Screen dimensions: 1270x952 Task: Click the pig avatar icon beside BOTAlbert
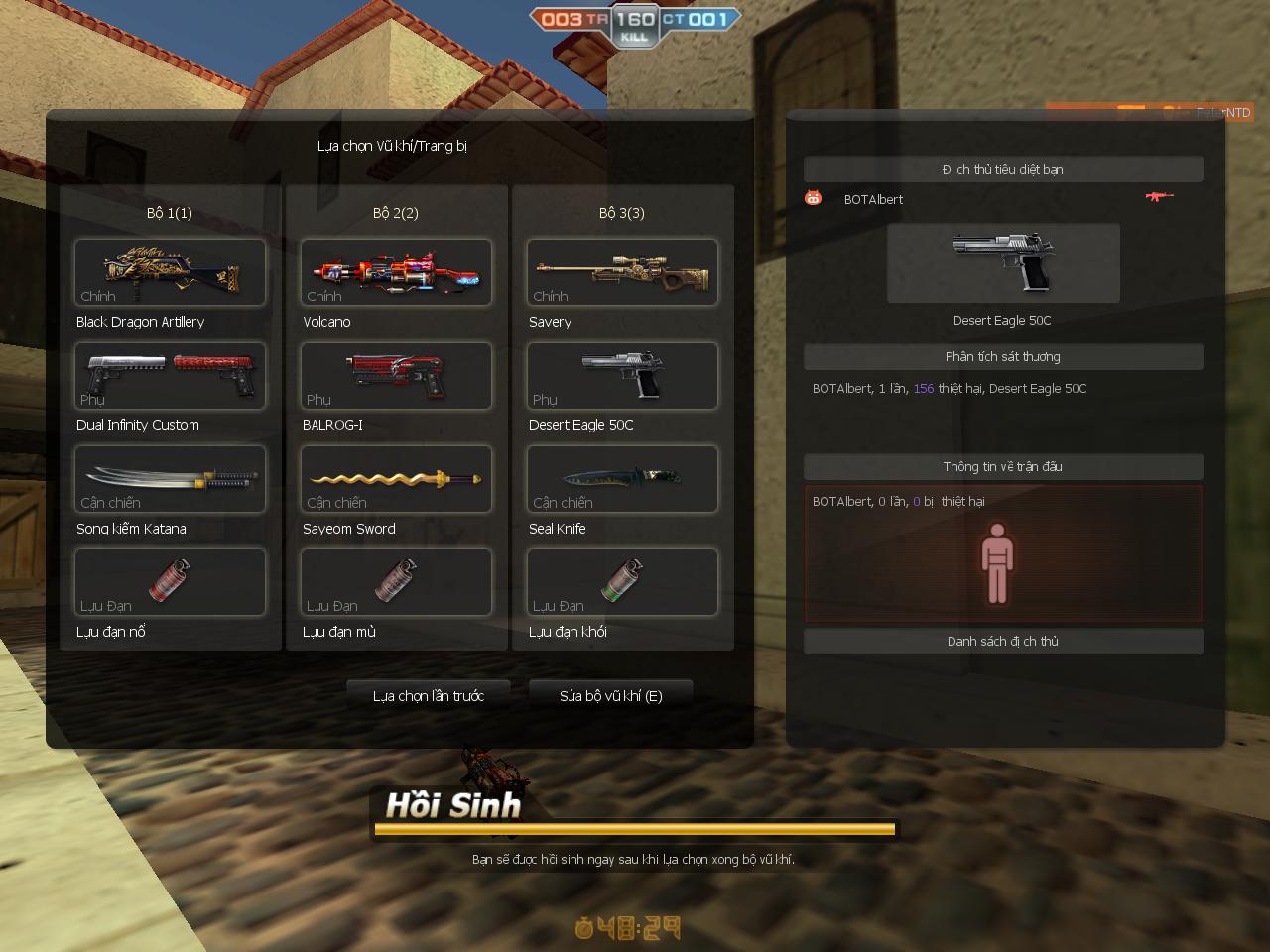point(813,198)
